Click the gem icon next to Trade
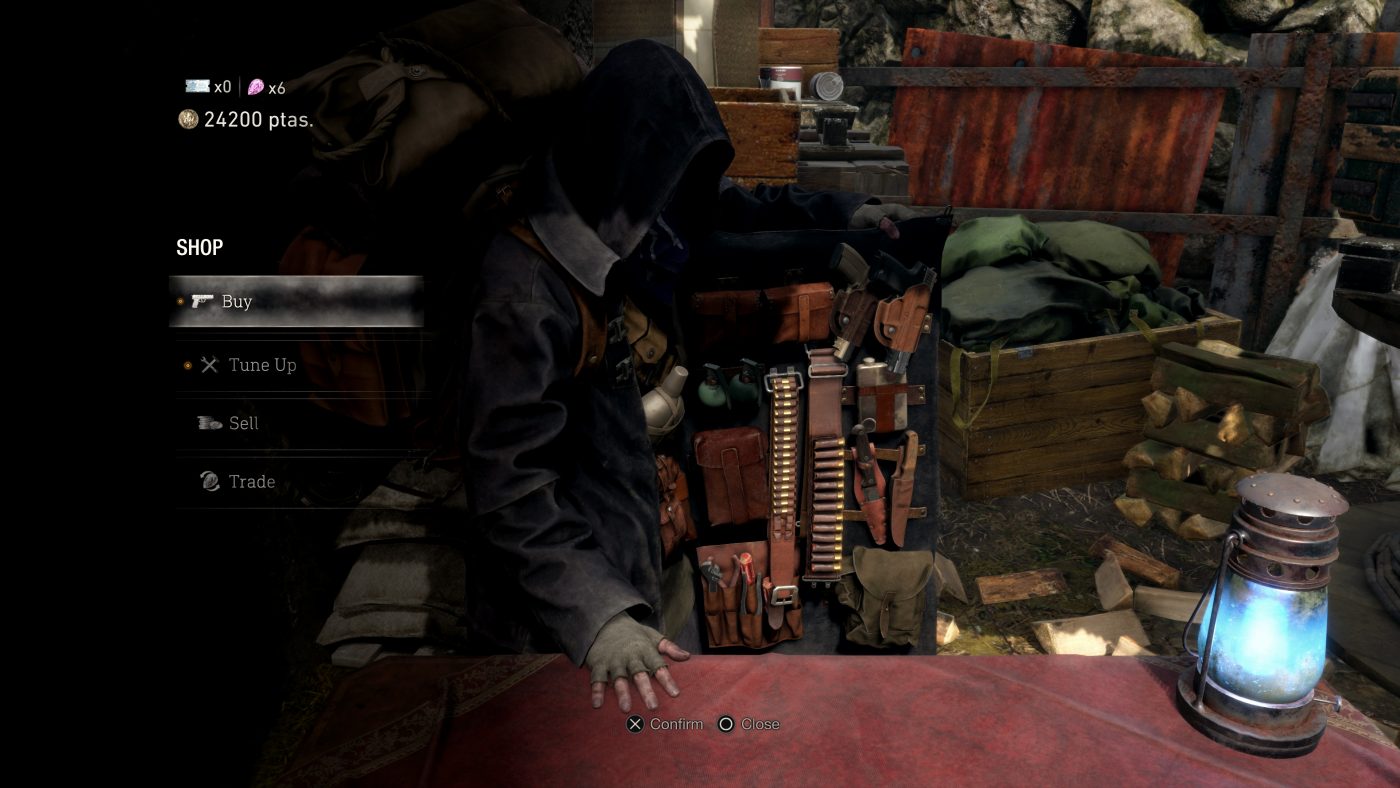1400x788 pixels. coord(210,479)
